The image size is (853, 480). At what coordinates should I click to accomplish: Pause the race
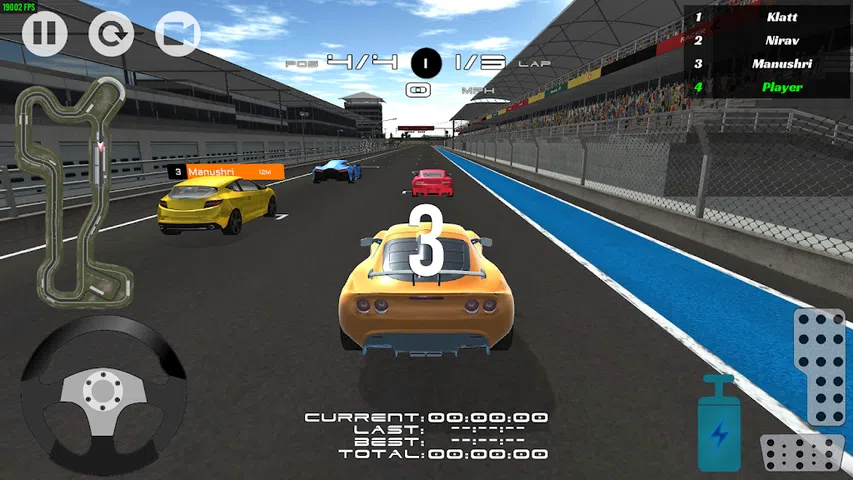(x=44, y=34)
